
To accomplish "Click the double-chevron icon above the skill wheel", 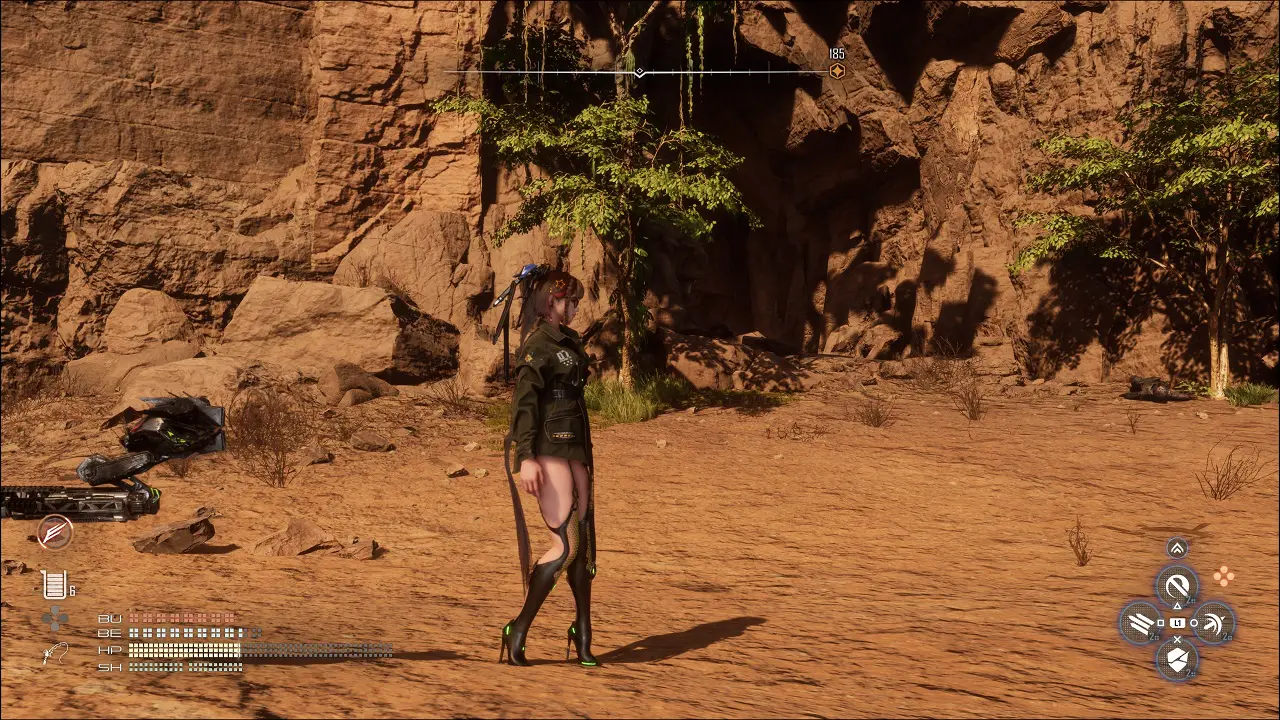I will (1177, 547).
